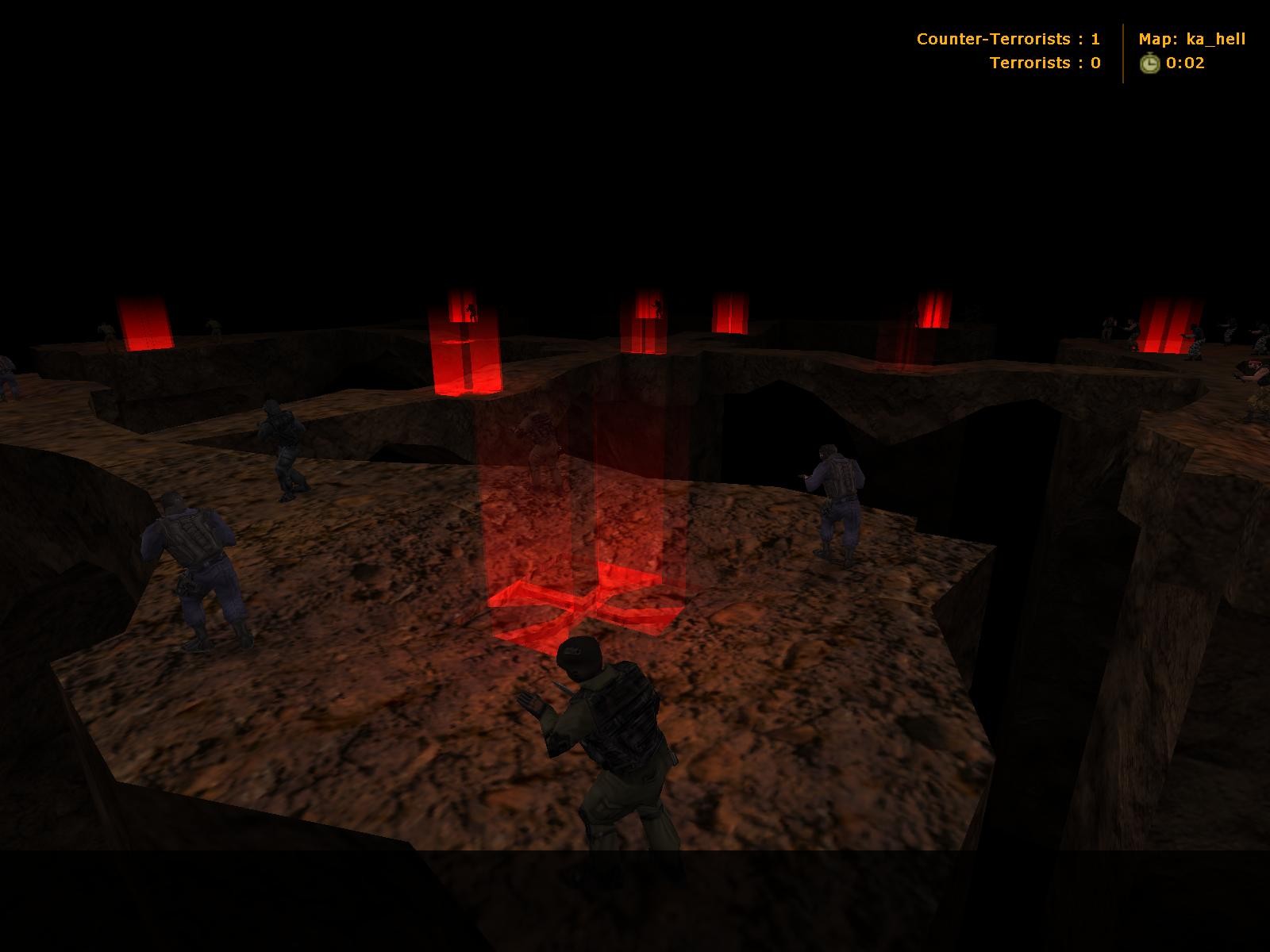The image size is (1270, 952).
Task: Expand the HUD divider between scores and map
Action: coord(1122,52)
